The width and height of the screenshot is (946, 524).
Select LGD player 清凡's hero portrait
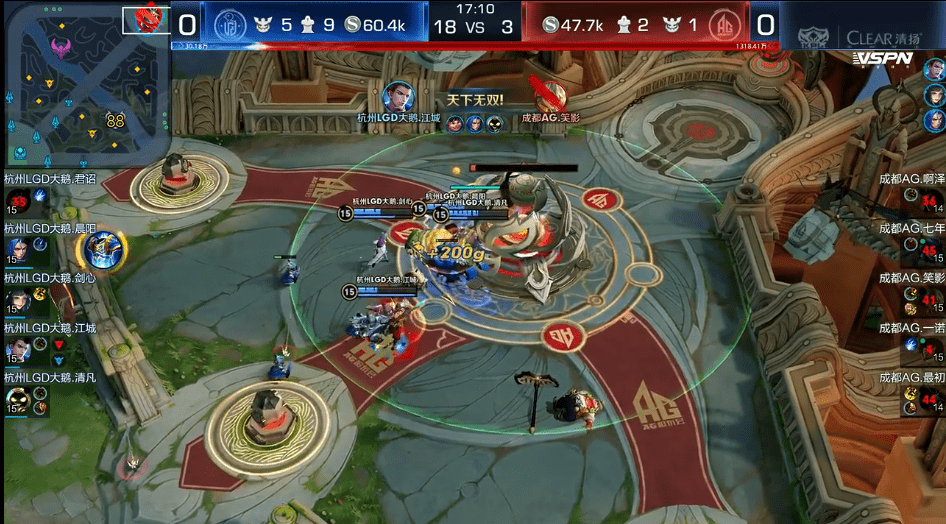16,400
